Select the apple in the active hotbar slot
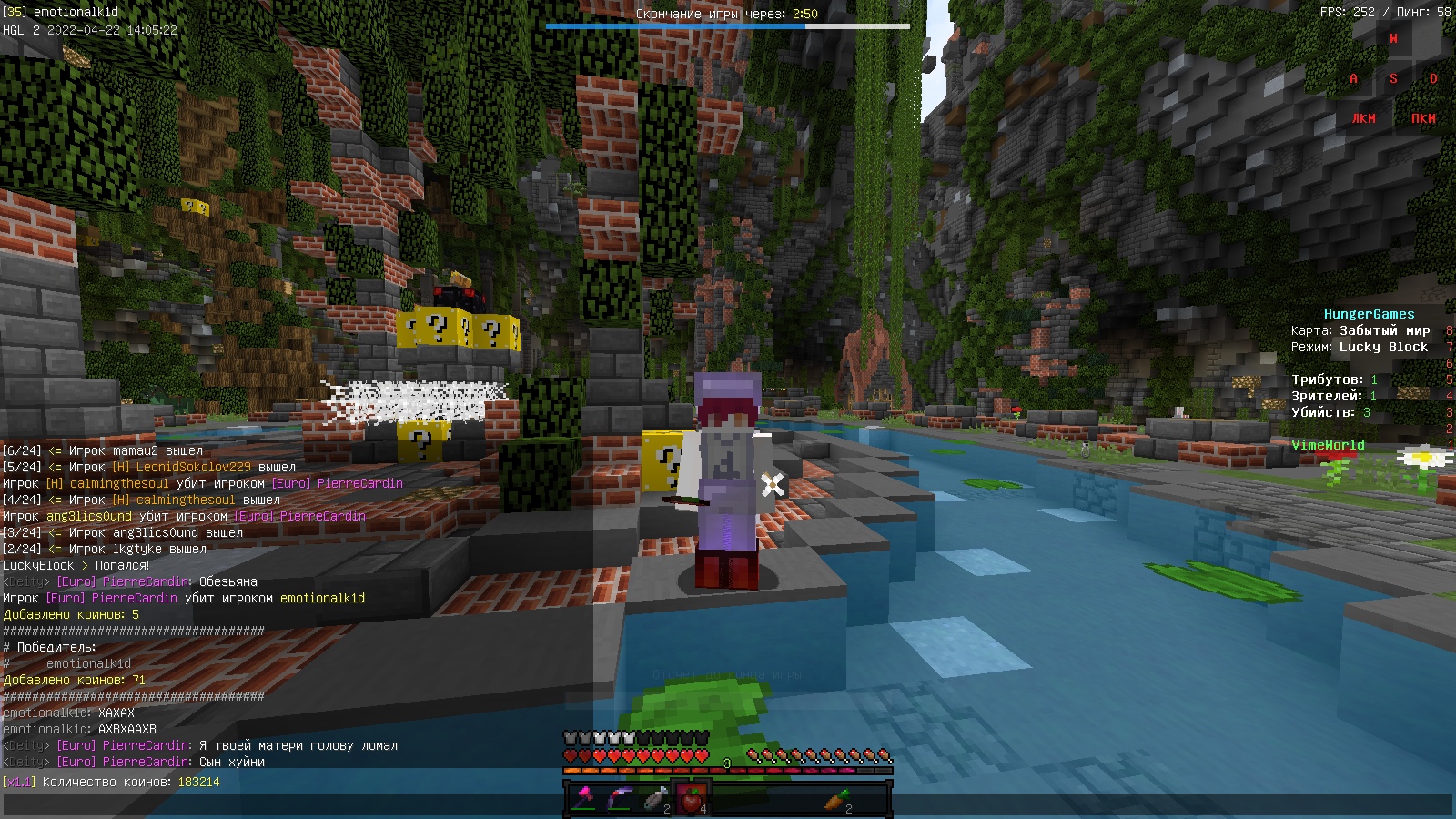This screenshot has width=1456, height=819. click(690, 797)
